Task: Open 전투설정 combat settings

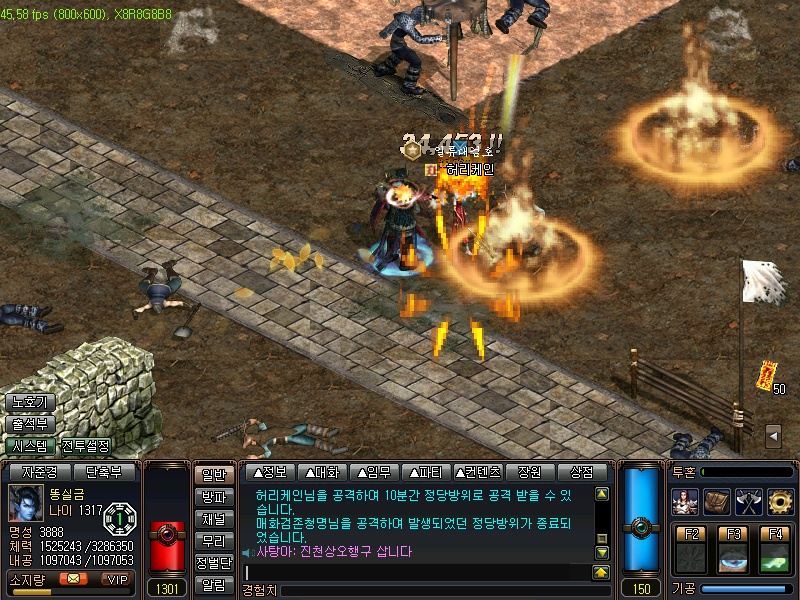Action: point(86,446)
